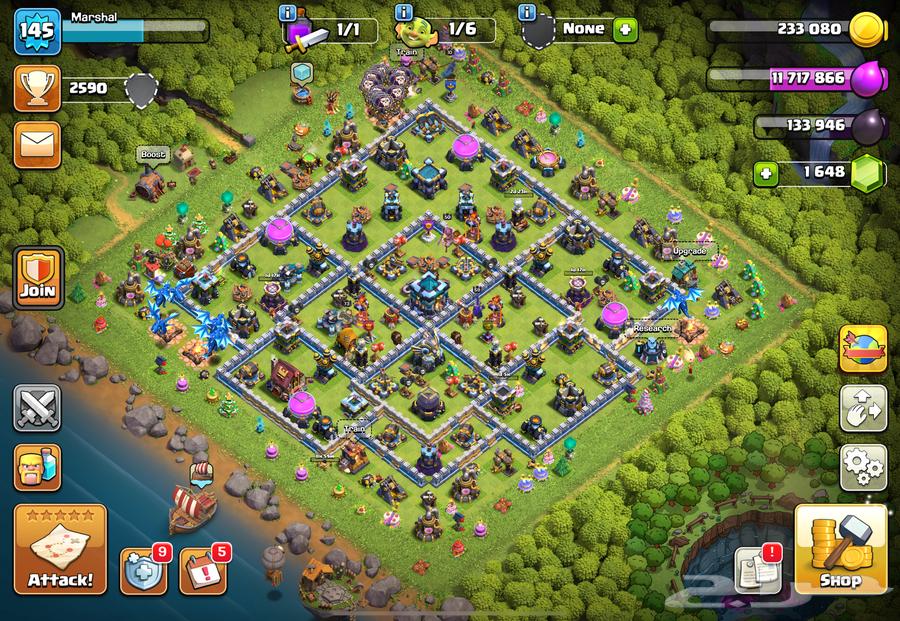Image resolution: width=900 pixels, height=621 pixels.
Task: Click the green plus beside the gems
Action: pyautogui.click(x=768, y=172)
